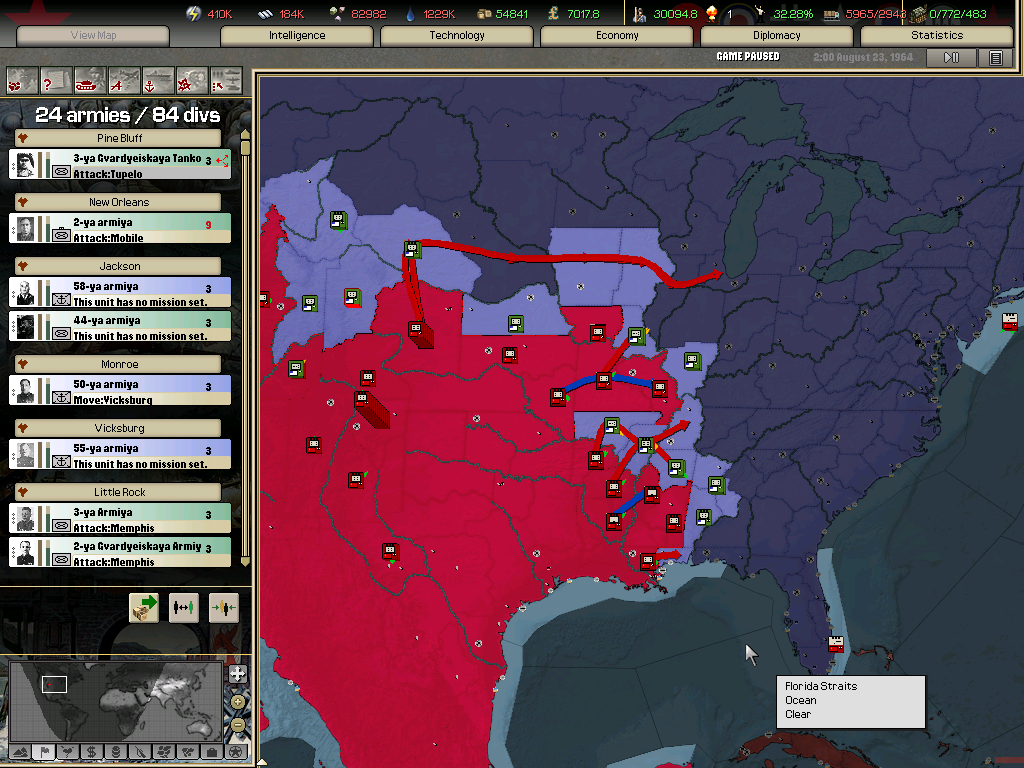Show naval units with the anchor icon

point(158,79)
